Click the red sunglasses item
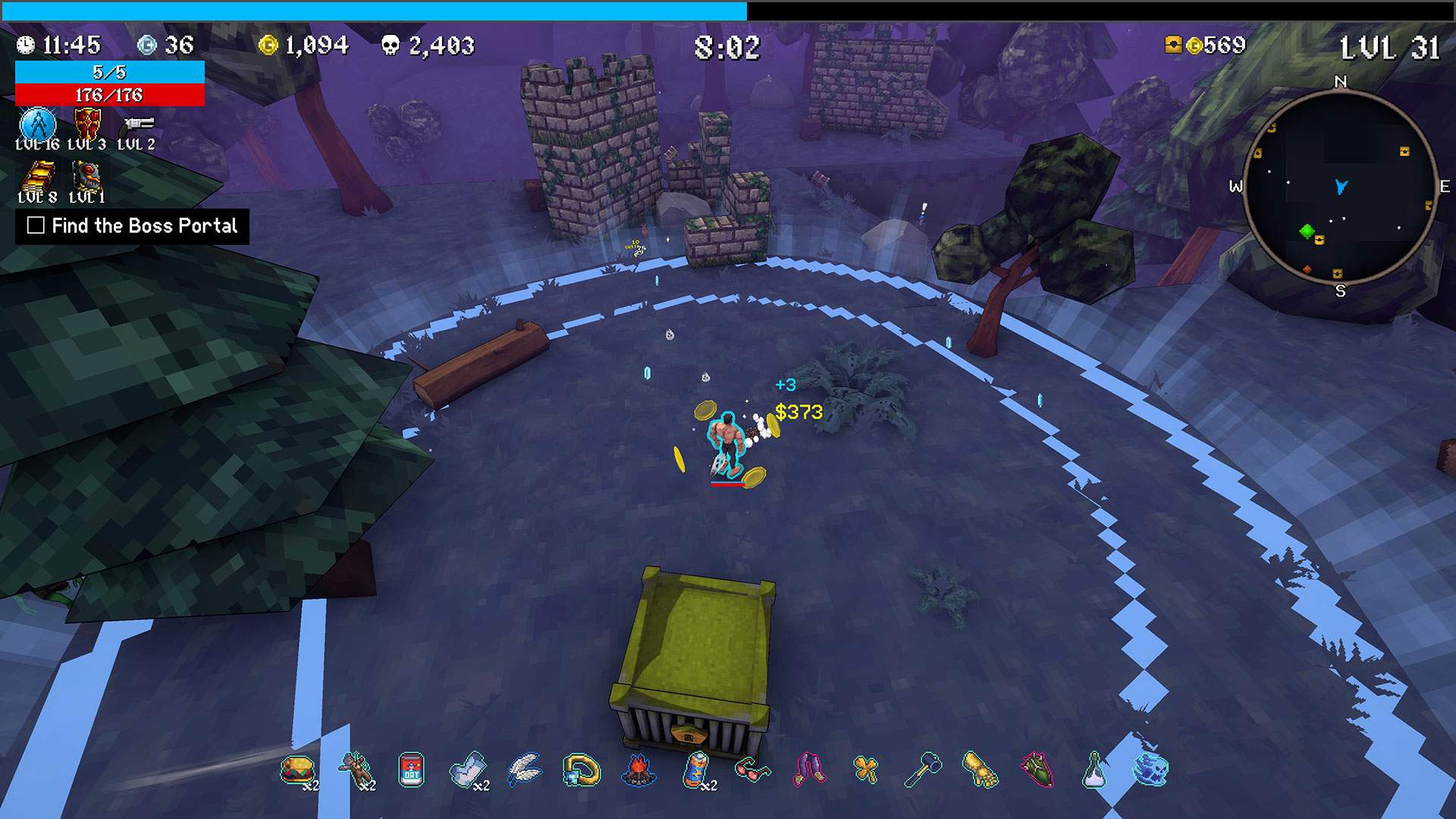The height and width of the screenshot is (819, 1456). 752,770
